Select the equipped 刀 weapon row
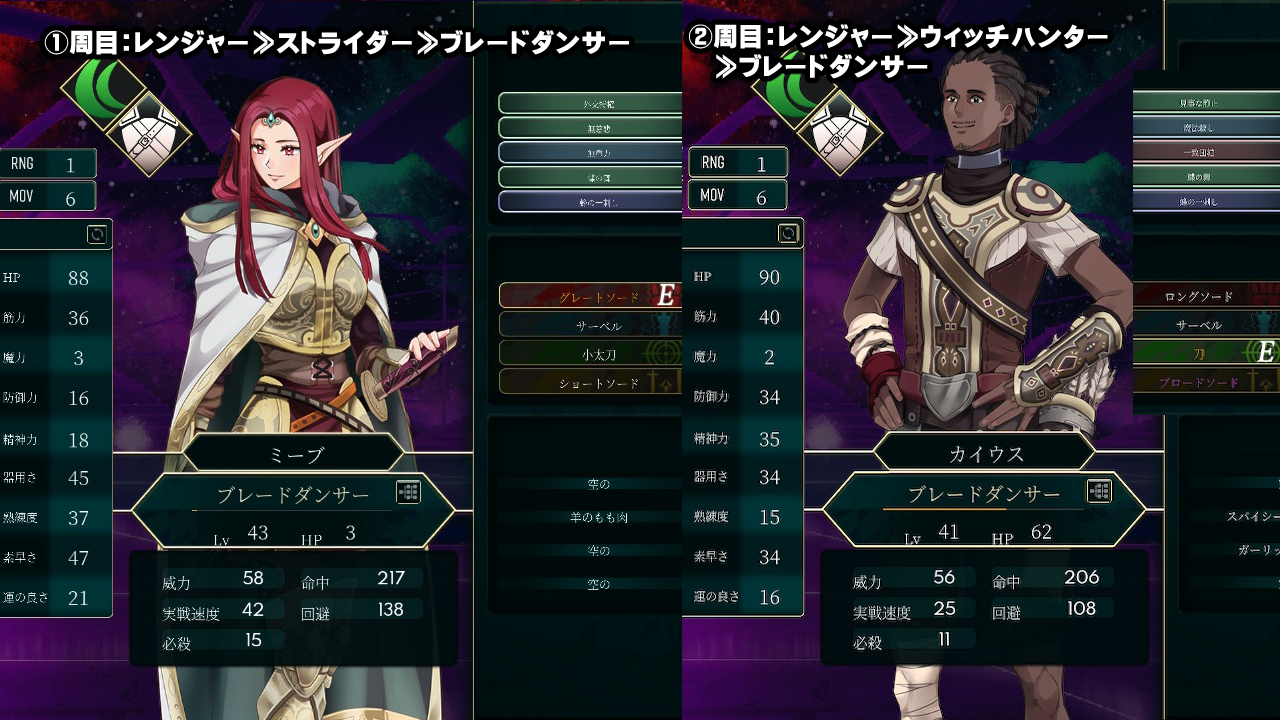This screenshot has height=720, width=1280. 1199,353
